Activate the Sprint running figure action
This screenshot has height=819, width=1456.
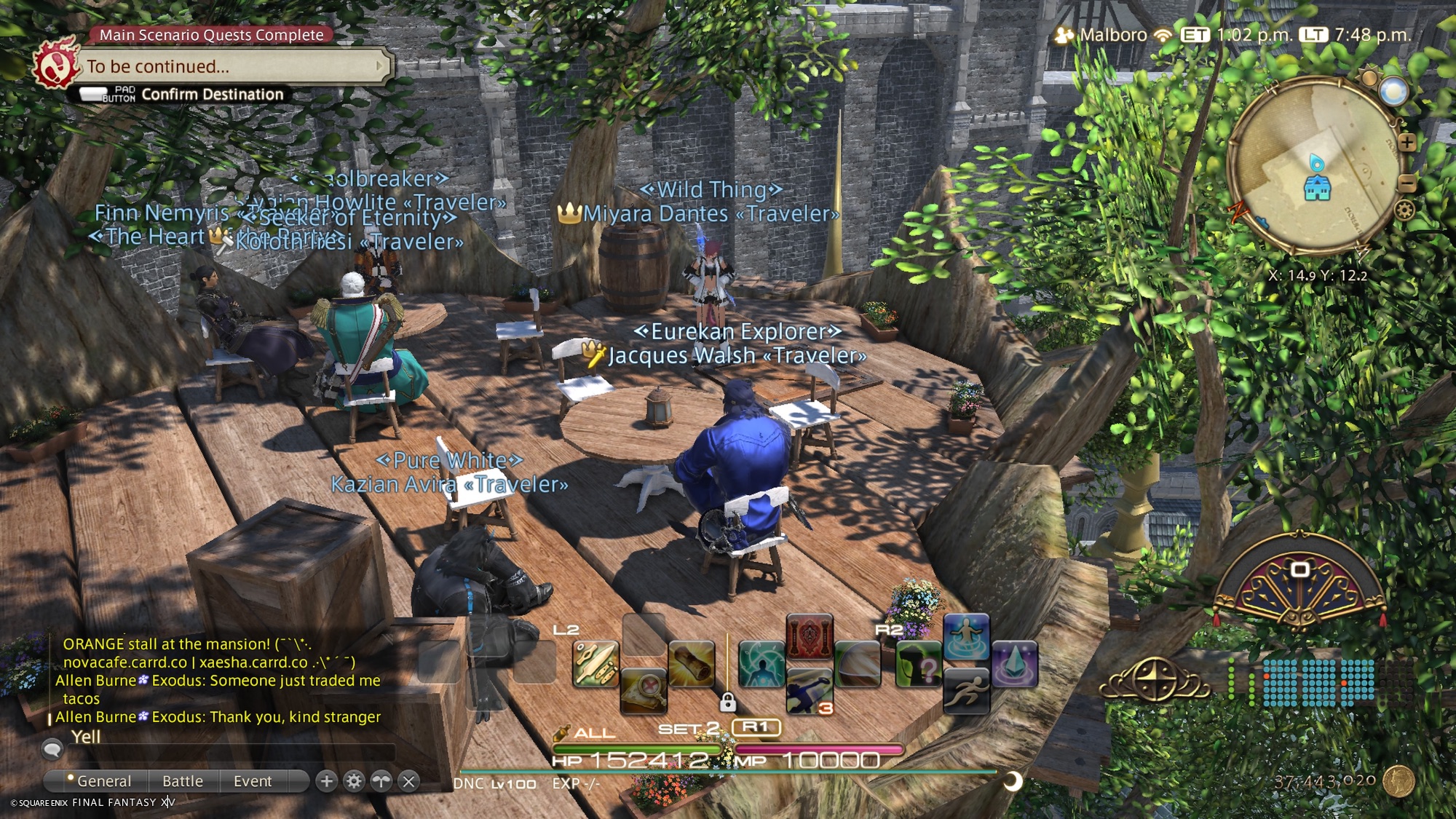[x=965, y=689]
